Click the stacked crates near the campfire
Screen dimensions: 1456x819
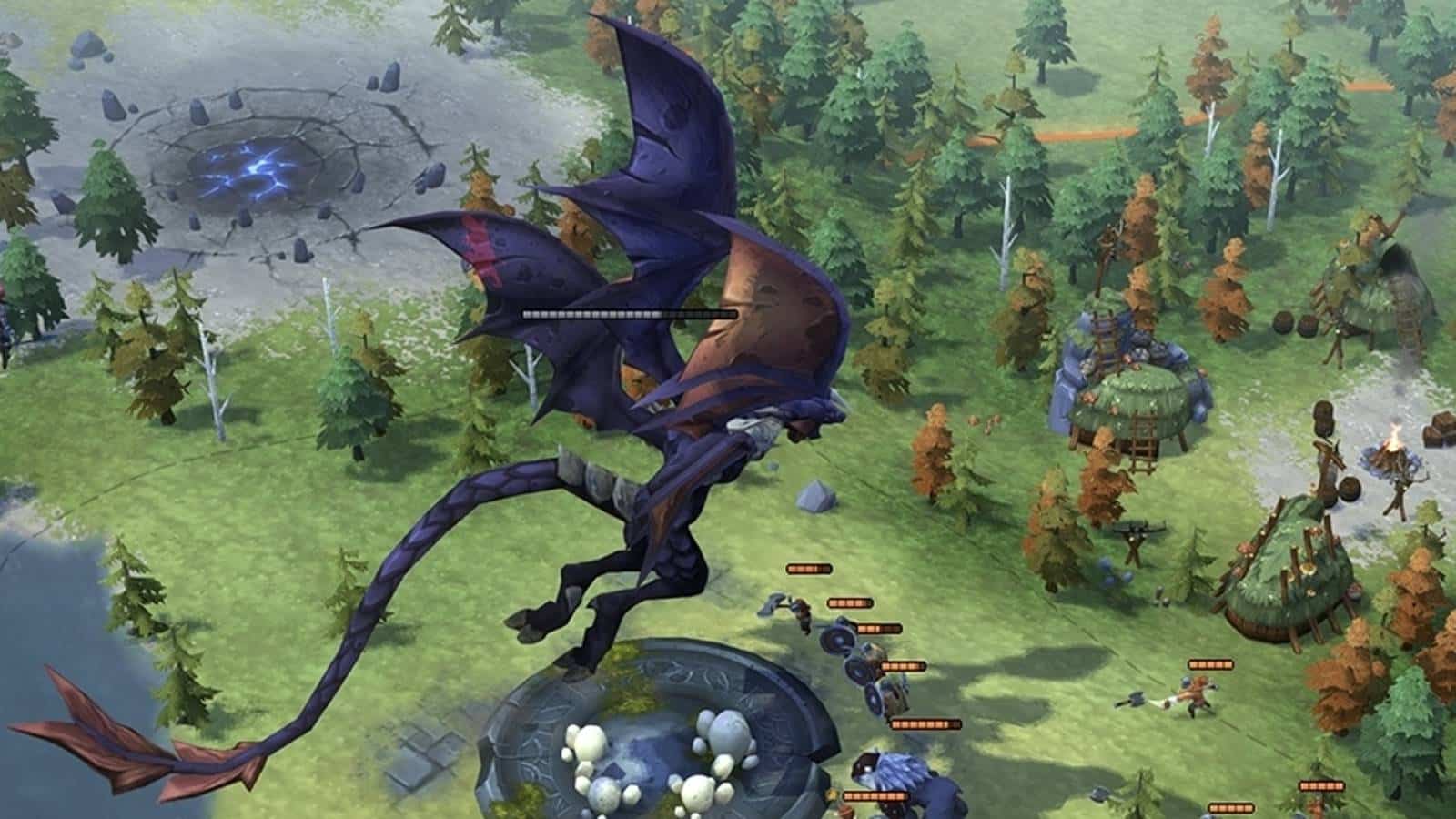[x=1438, y=428]
